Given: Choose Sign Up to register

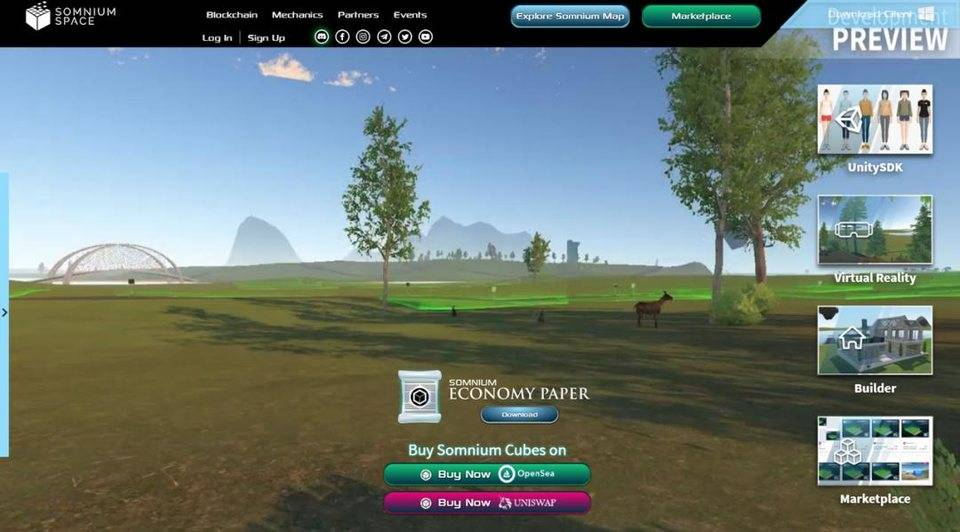Looking at the screenshot, I should [x=266, y=38].
